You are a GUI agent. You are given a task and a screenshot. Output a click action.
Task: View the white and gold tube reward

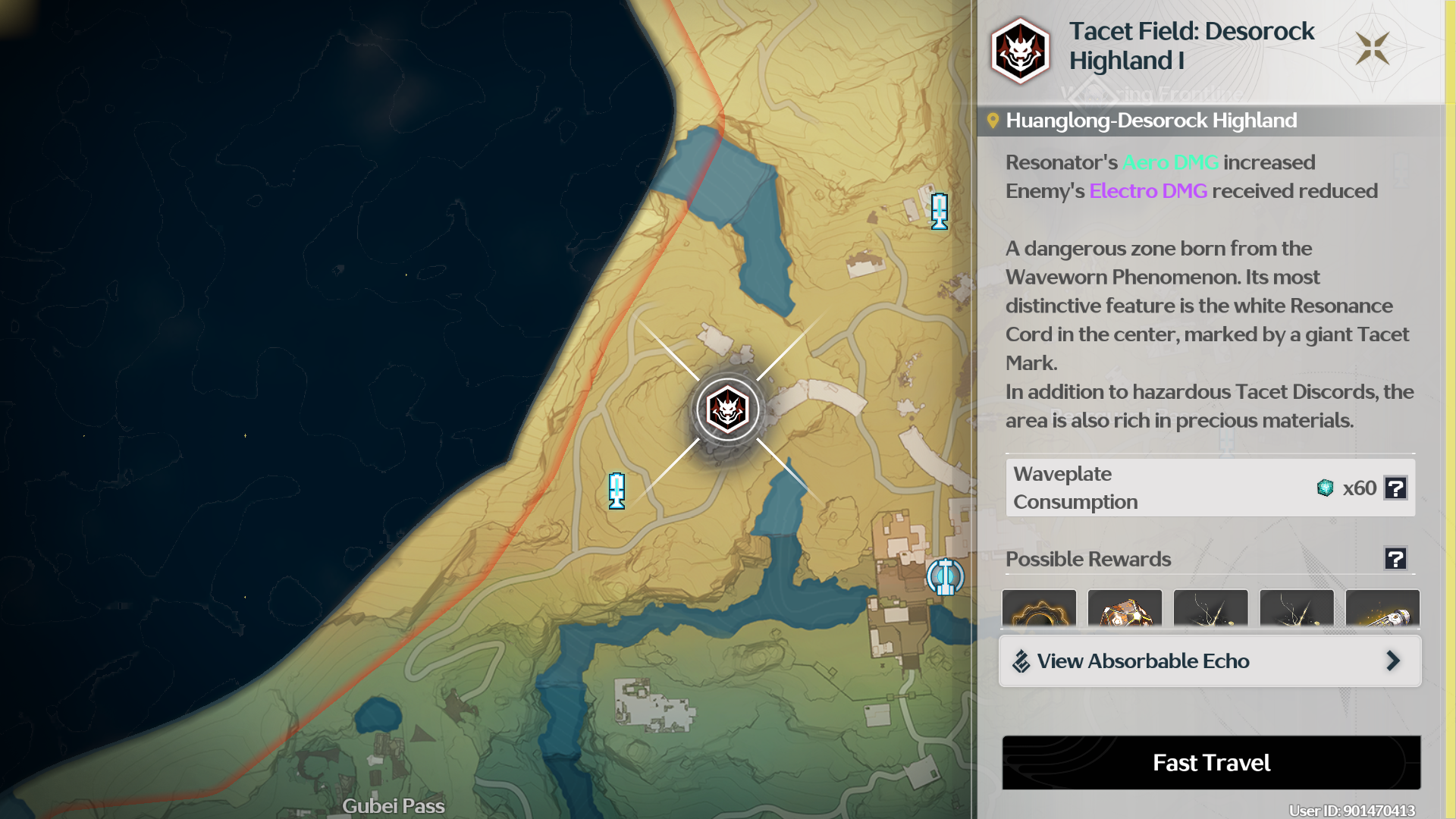click(1382, 609)
